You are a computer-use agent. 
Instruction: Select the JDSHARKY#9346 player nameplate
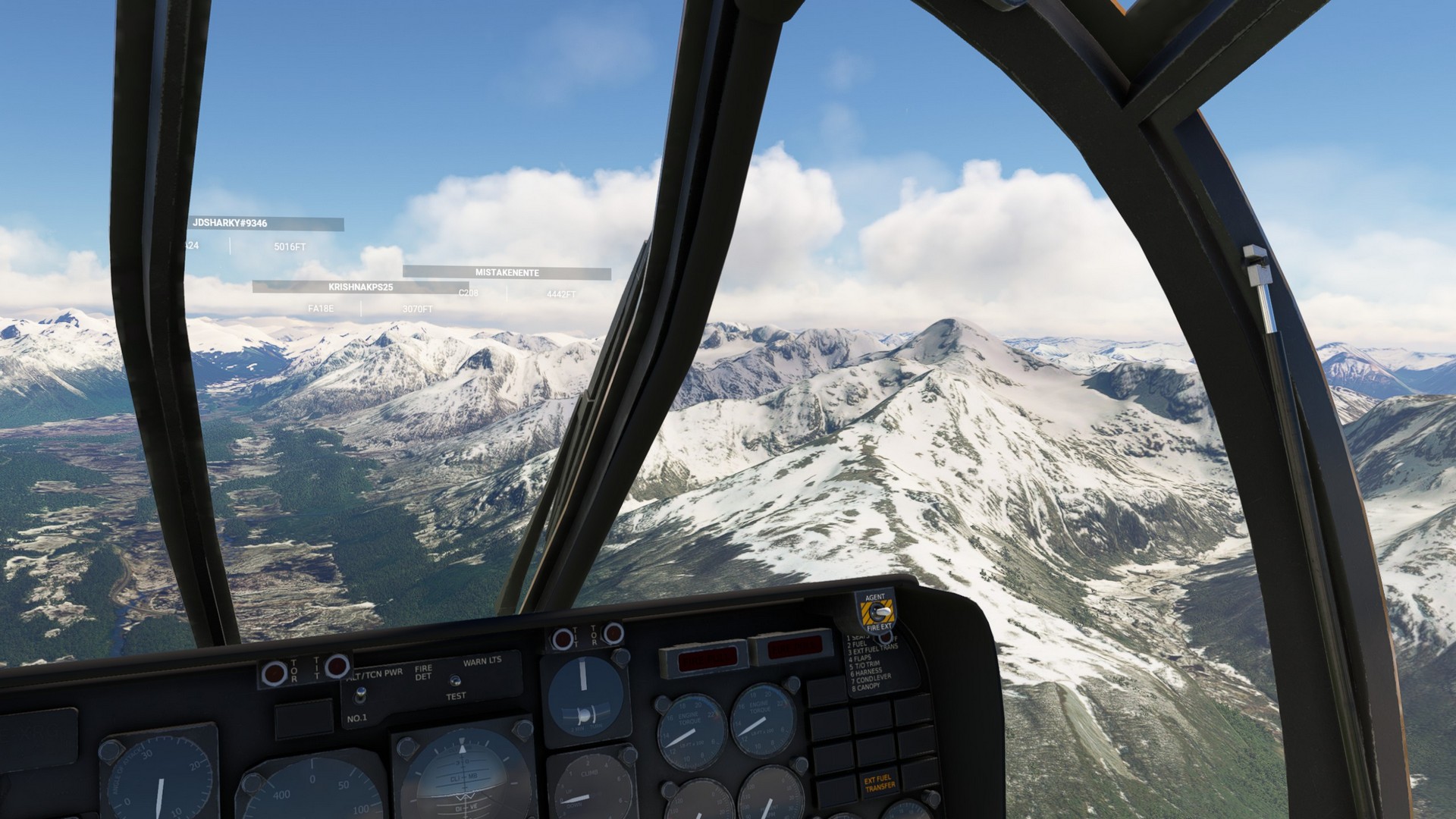coord(266,224)
